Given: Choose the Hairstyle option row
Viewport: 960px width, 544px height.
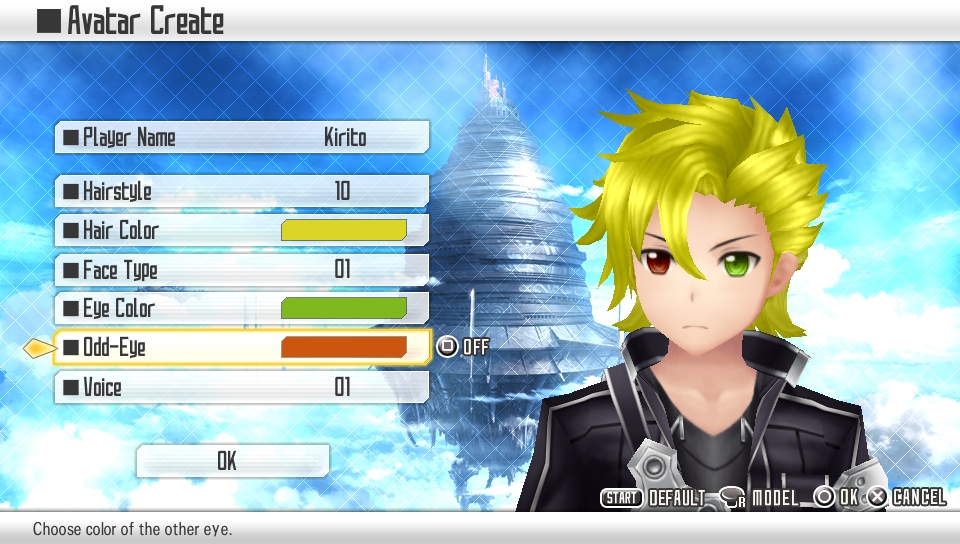Looking at the screenshot, I should [x=242, y=190].
